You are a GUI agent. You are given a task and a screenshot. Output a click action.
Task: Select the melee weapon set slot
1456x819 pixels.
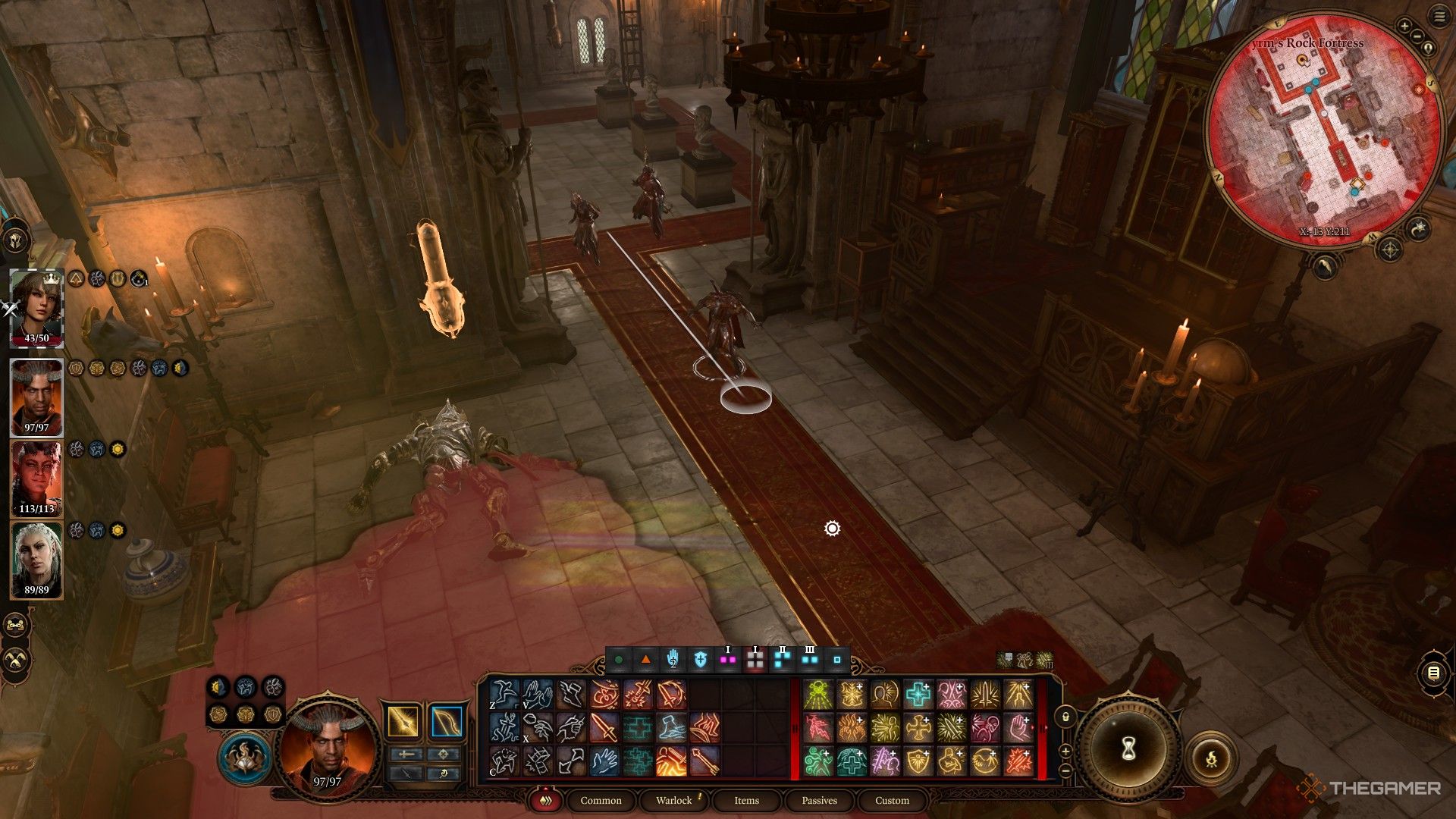(x=403, y=721)
